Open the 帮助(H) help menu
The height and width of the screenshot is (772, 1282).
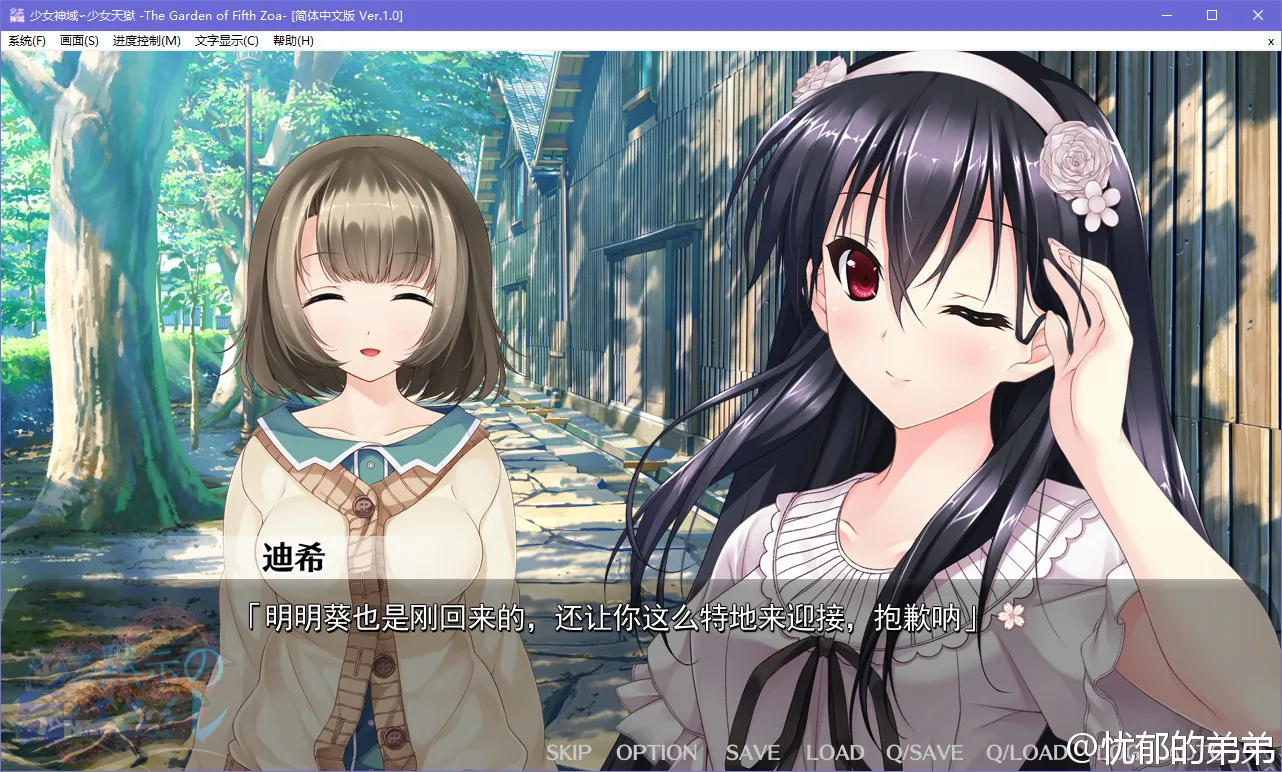tap(293, 40)
